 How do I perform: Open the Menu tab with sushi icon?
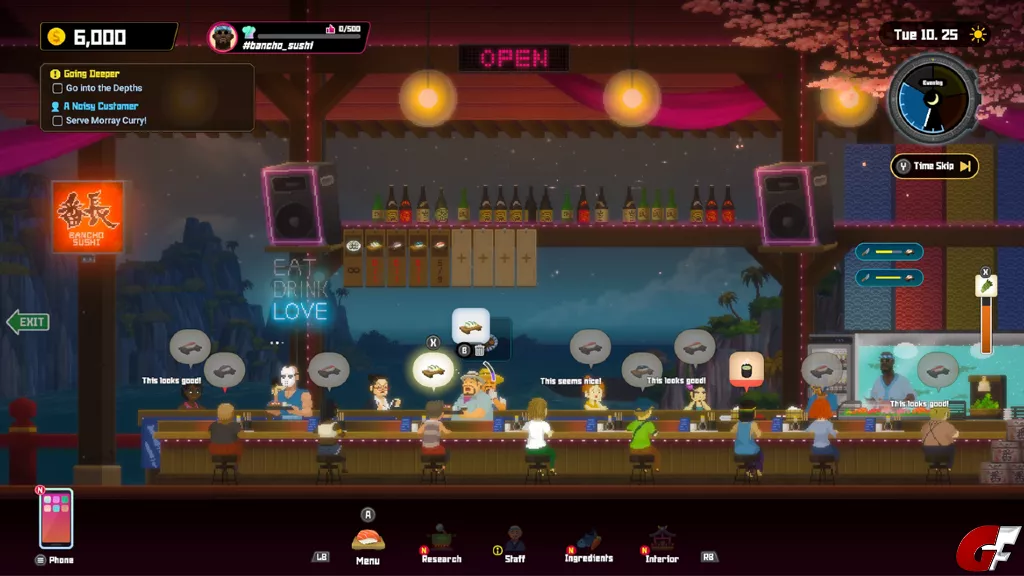pos(368,541)
